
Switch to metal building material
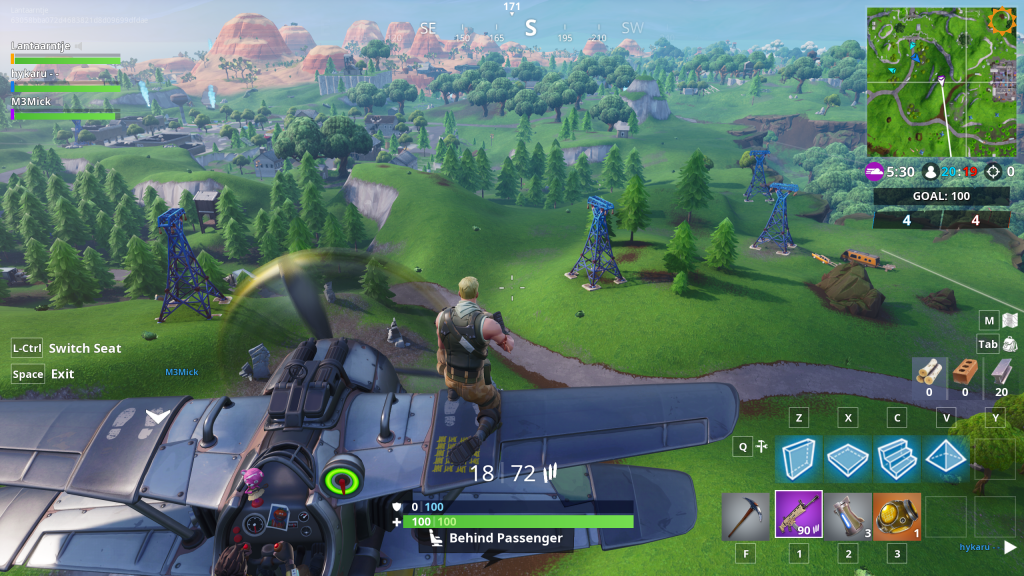1001,372
